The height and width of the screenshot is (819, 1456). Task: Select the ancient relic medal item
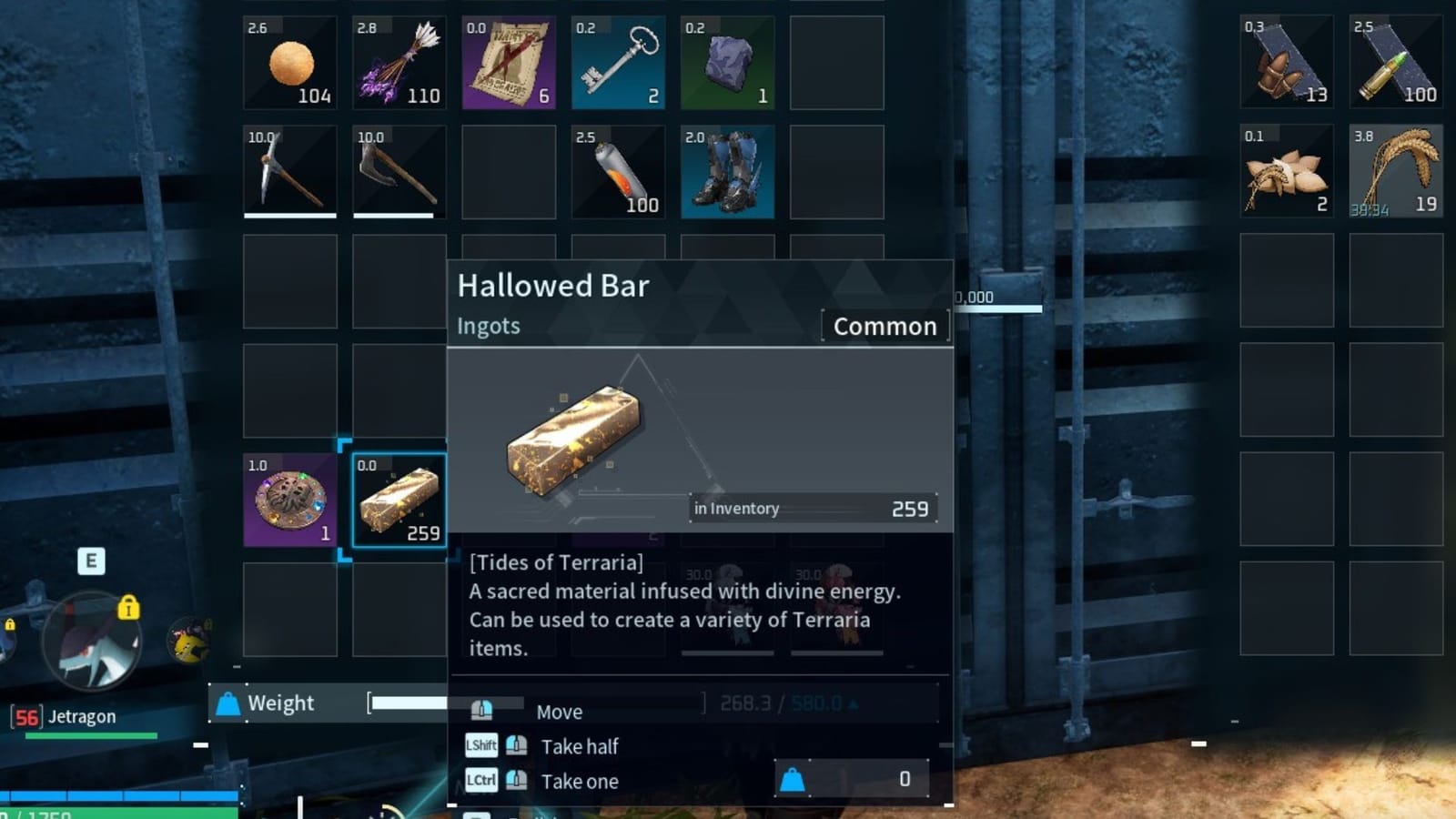pos(289,499)
